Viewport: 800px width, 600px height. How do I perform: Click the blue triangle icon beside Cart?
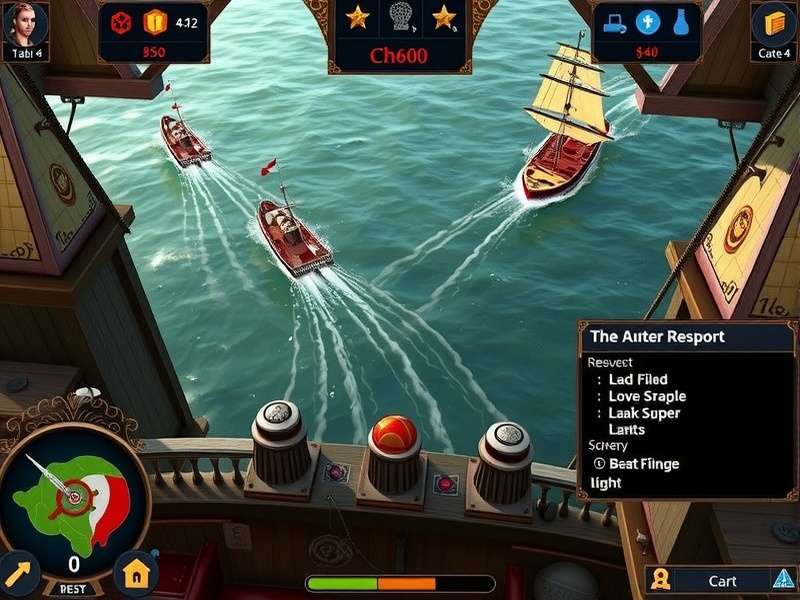[783, 578]
